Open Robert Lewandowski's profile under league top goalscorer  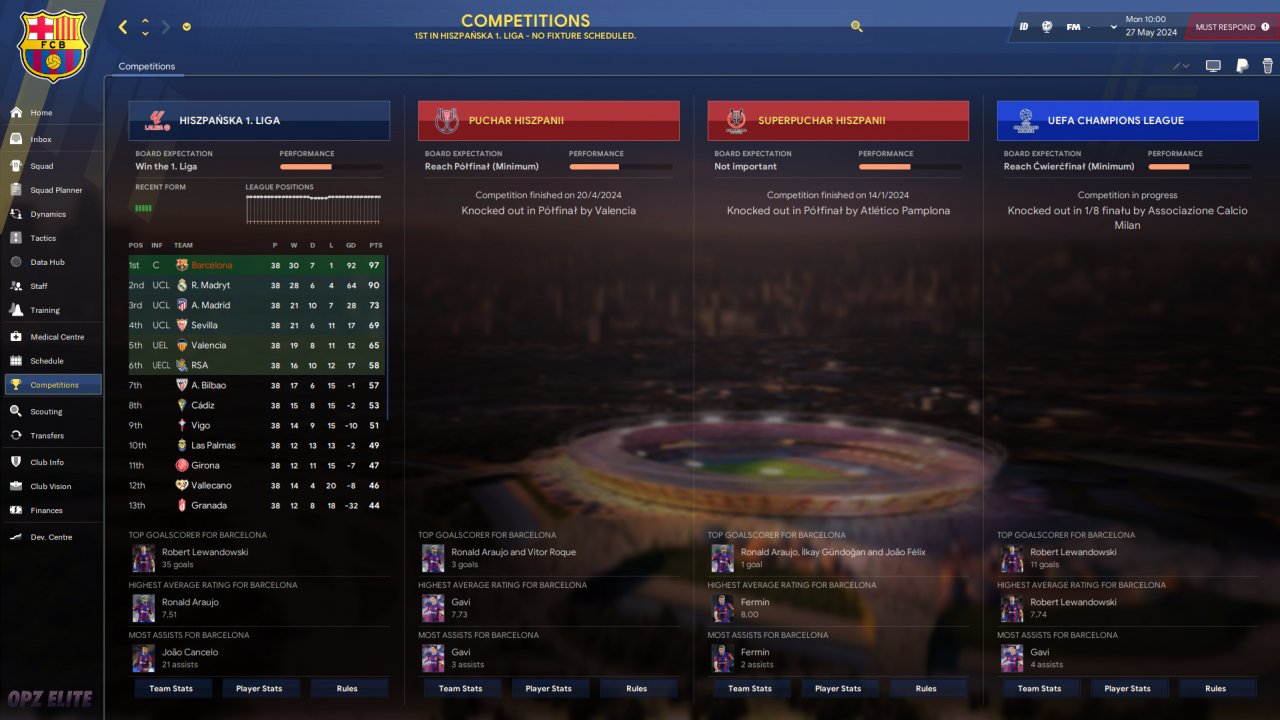(x=205, y=552)
